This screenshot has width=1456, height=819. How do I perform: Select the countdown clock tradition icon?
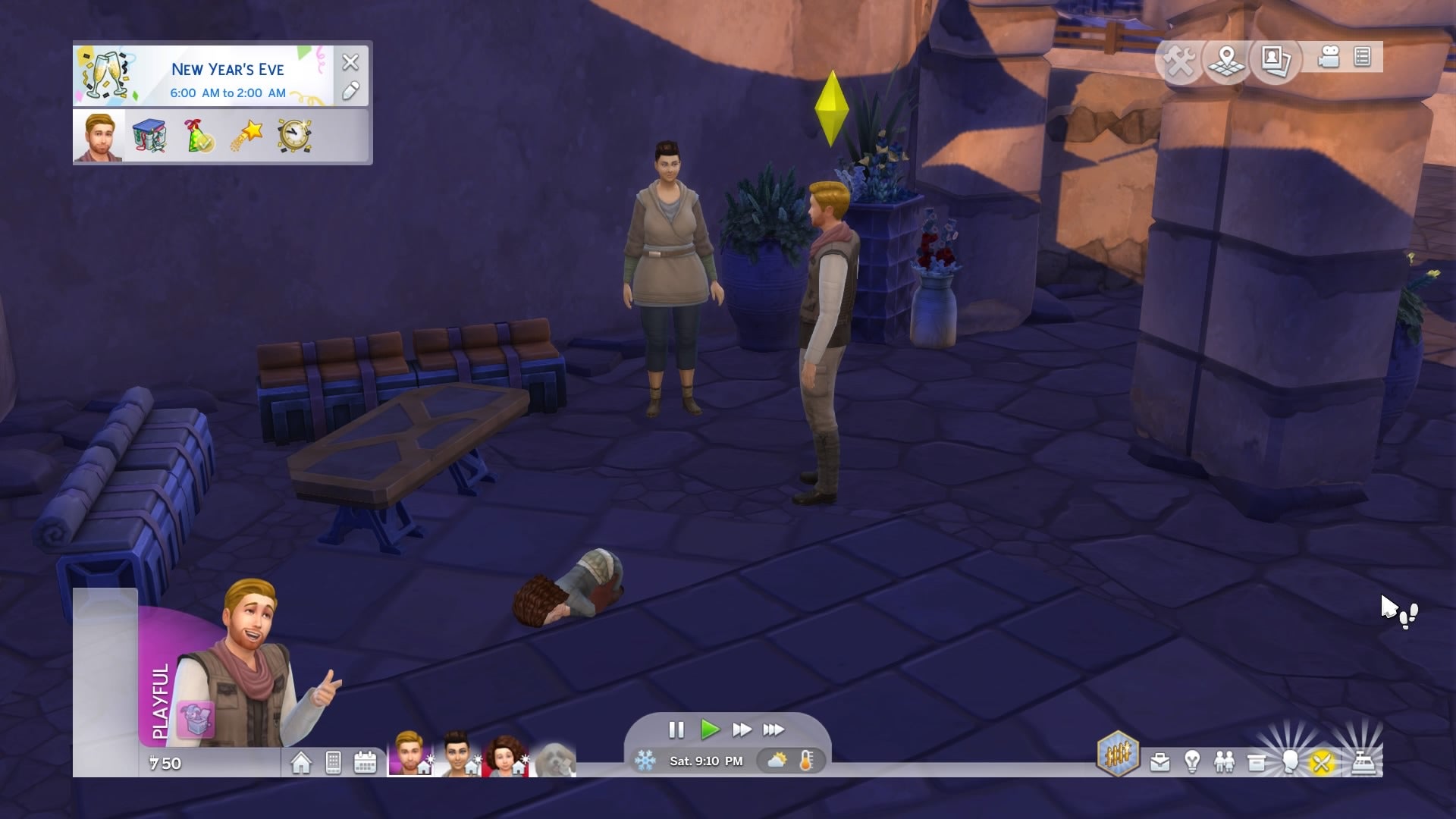coord(294,136)
